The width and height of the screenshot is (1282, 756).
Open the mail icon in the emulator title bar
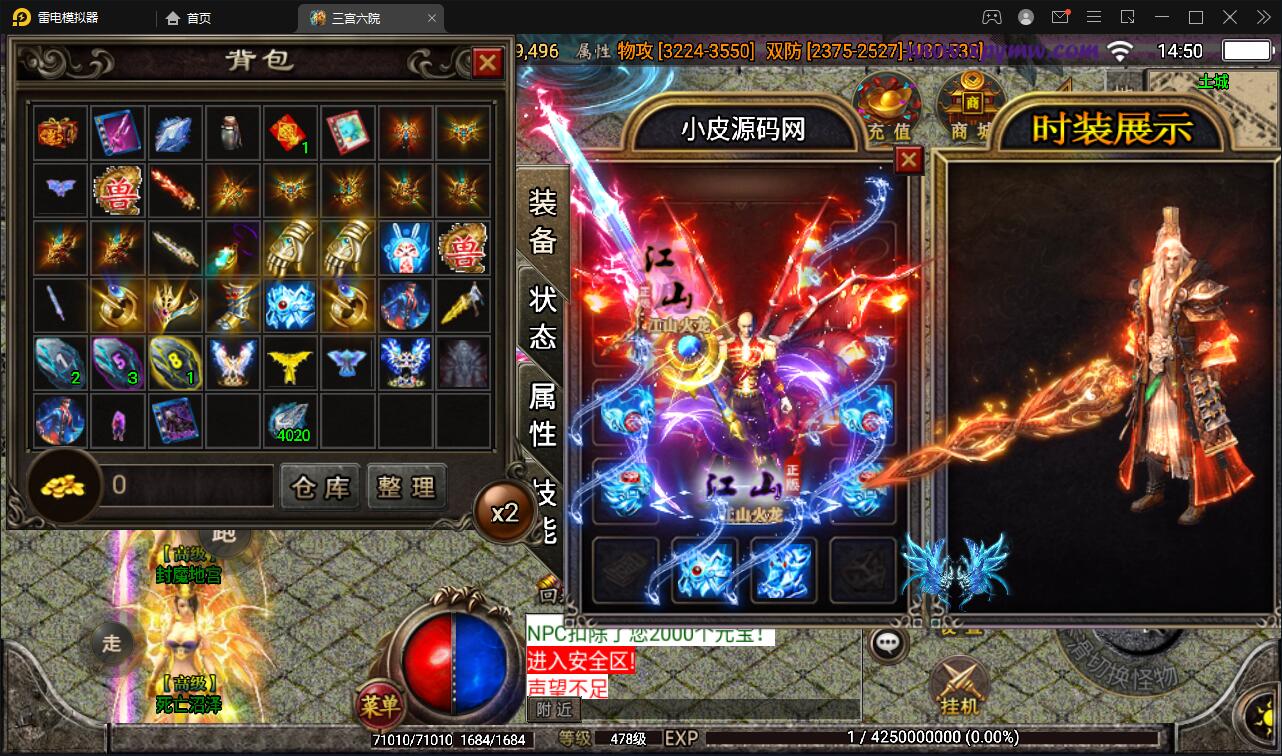1060,17
